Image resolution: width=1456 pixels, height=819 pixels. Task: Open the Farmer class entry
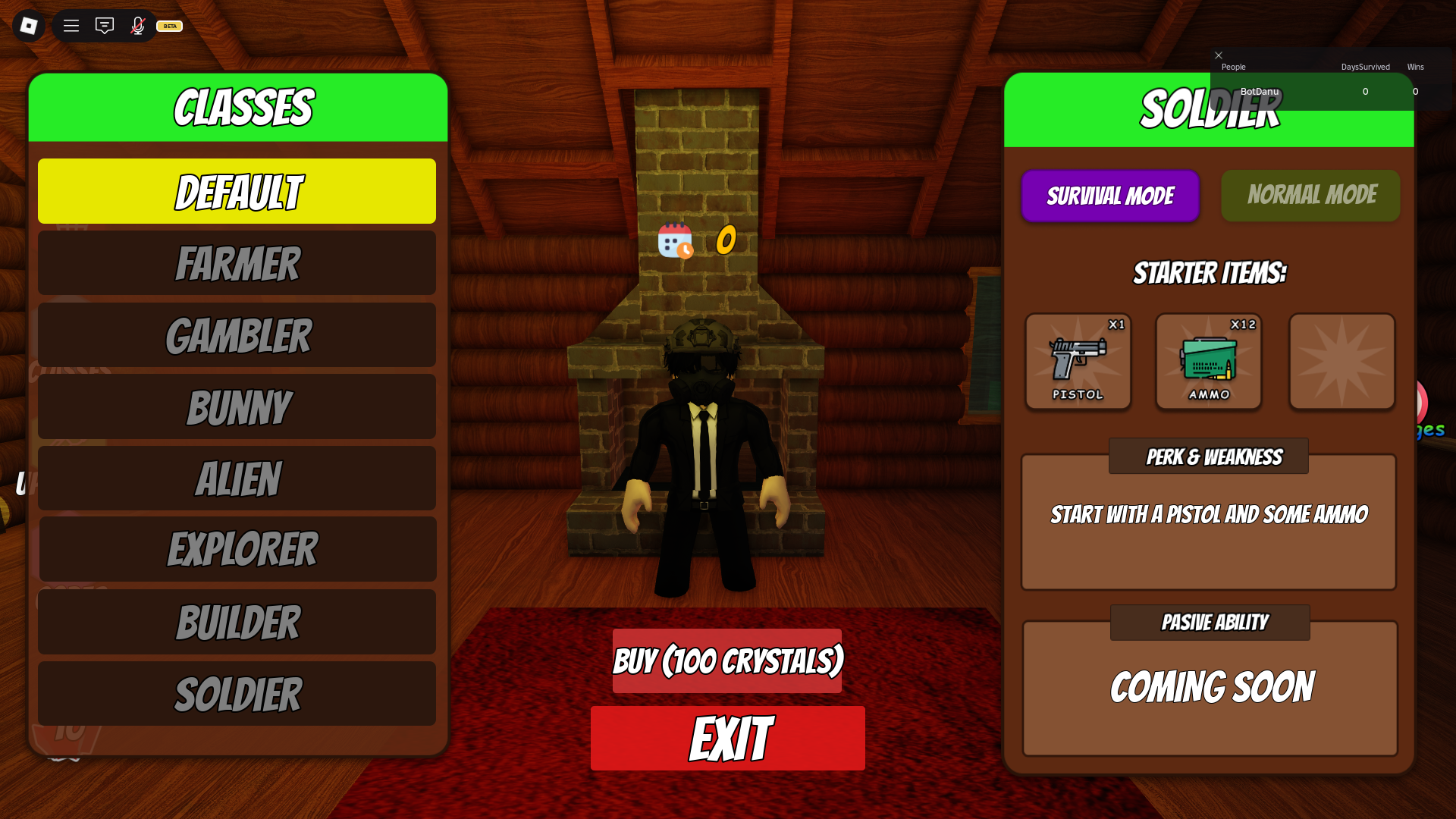coord(237,262)
